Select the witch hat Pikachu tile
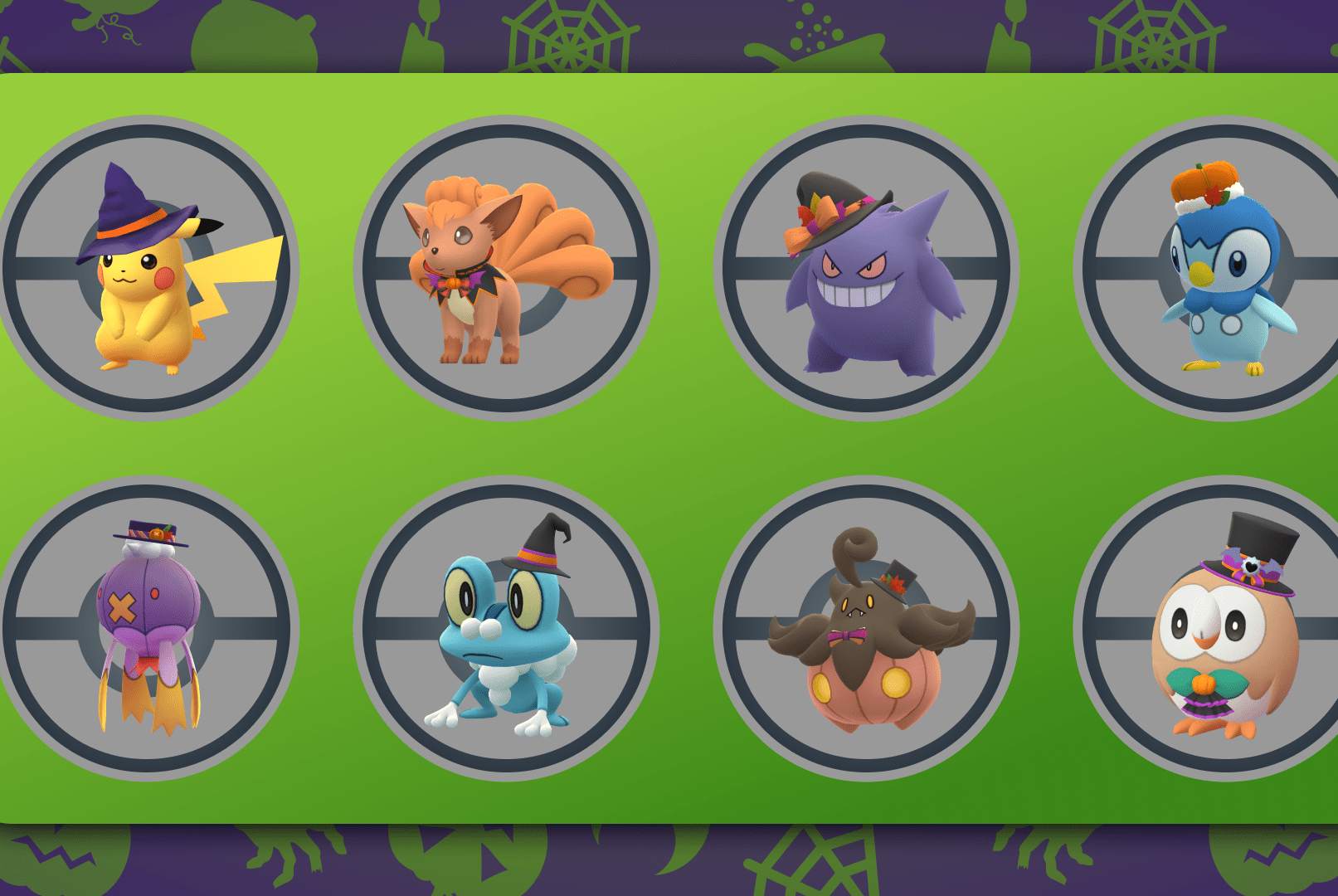 click(x=148, y=268)
